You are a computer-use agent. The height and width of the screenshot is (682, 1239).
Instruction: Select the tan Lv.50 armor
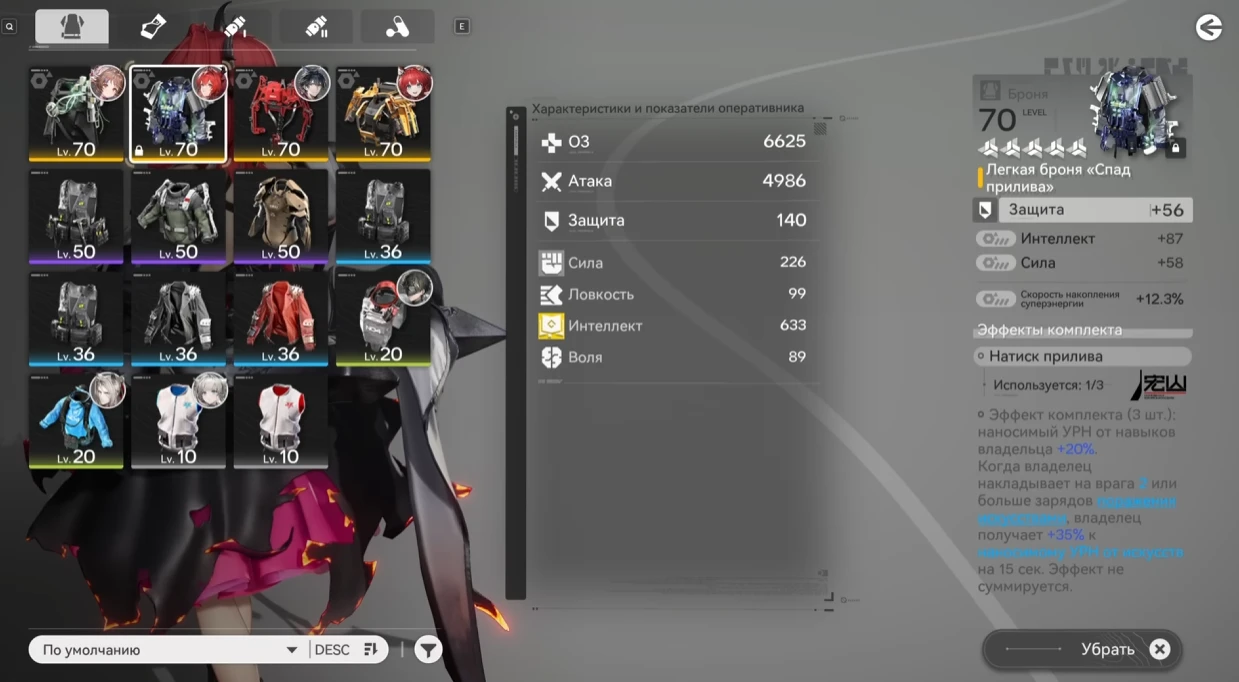tap(281, 217)
